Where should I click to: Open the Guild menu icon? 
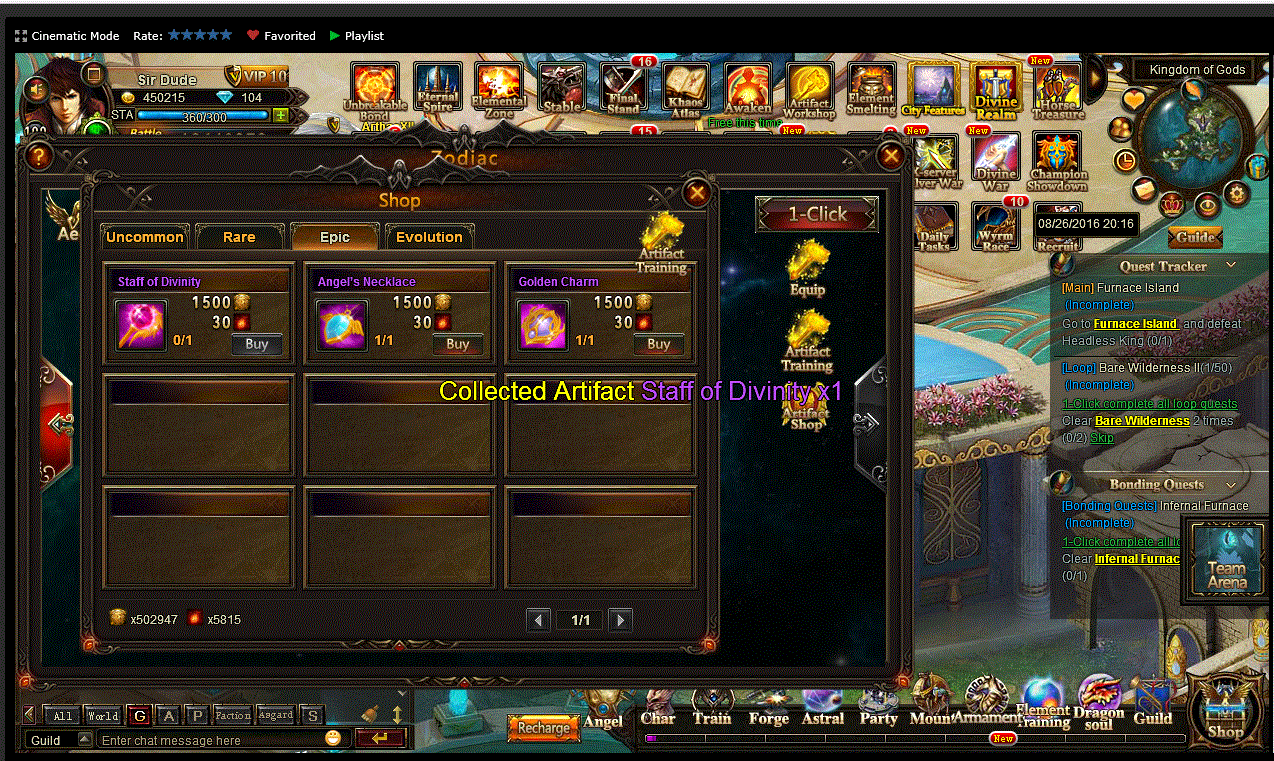pyautogui.click(x=1152, y=704)
